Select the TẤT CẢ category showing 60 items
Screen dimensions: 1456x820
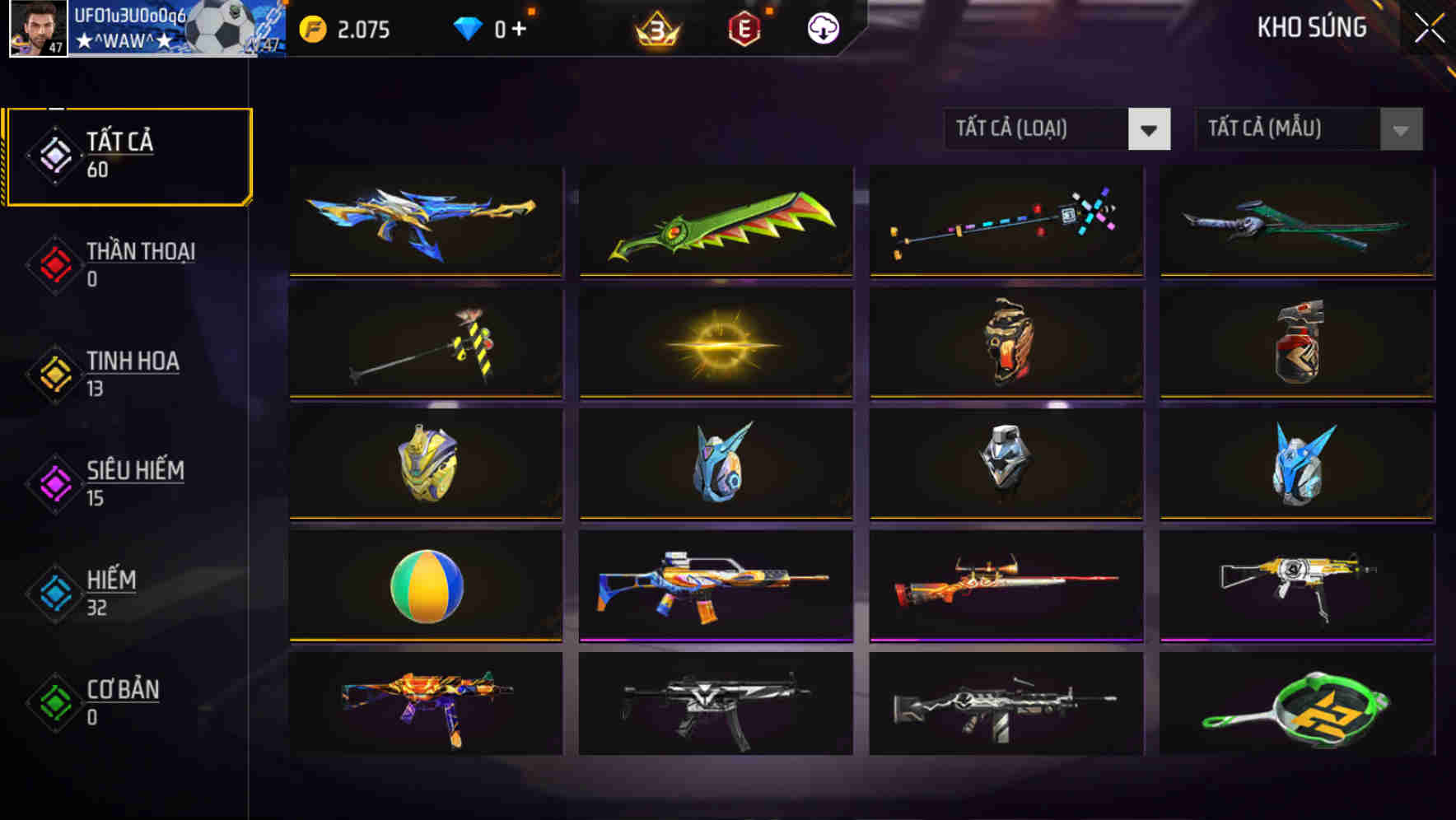pos(128,153)
